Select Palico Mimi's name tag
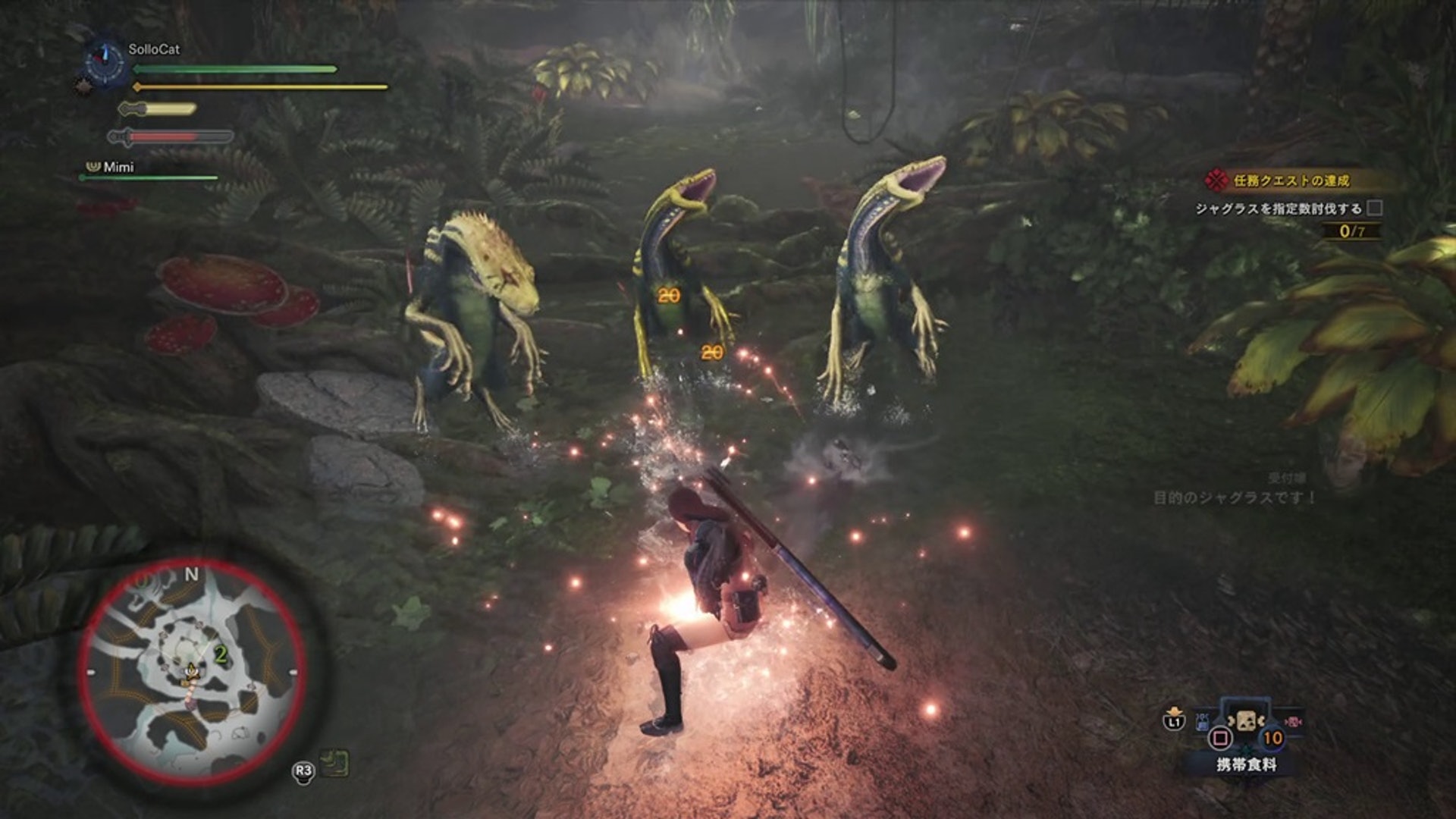This screenshot has width=1456, height=819. pyautogui.click(x=118, y=167)
